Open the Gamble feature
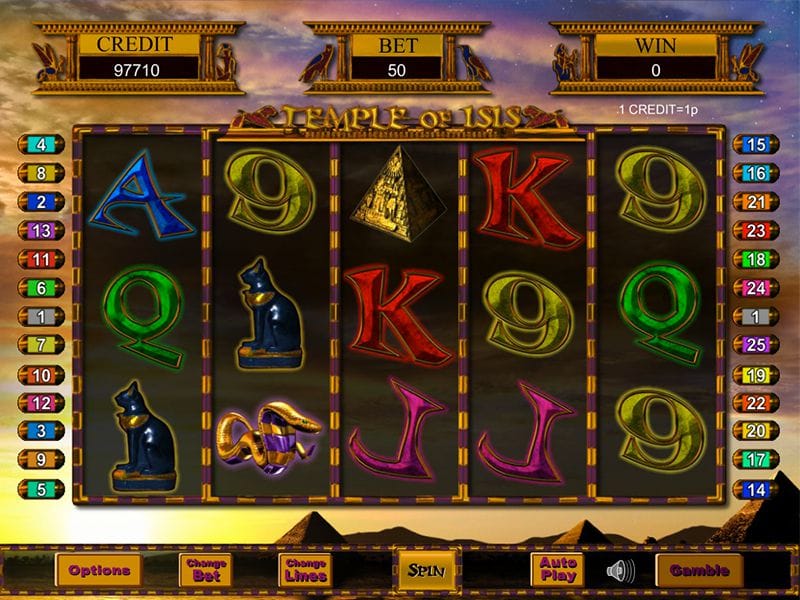The height and width of the screenshot is (600, 800). pyautogui.click(x=699, y=571)
